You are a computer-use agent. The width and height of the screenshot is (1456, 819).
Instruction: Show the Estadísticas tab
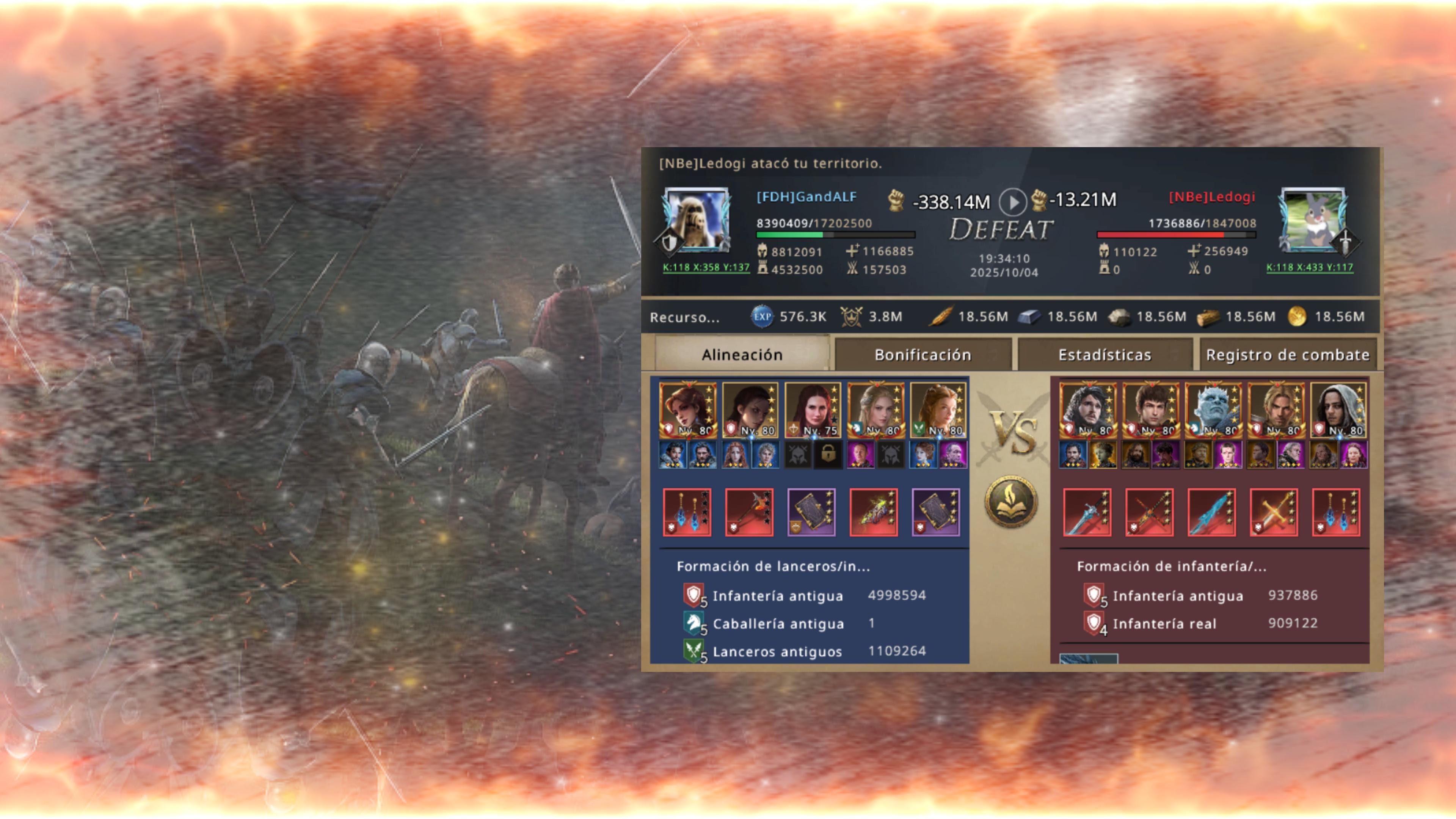(1105, 355)
